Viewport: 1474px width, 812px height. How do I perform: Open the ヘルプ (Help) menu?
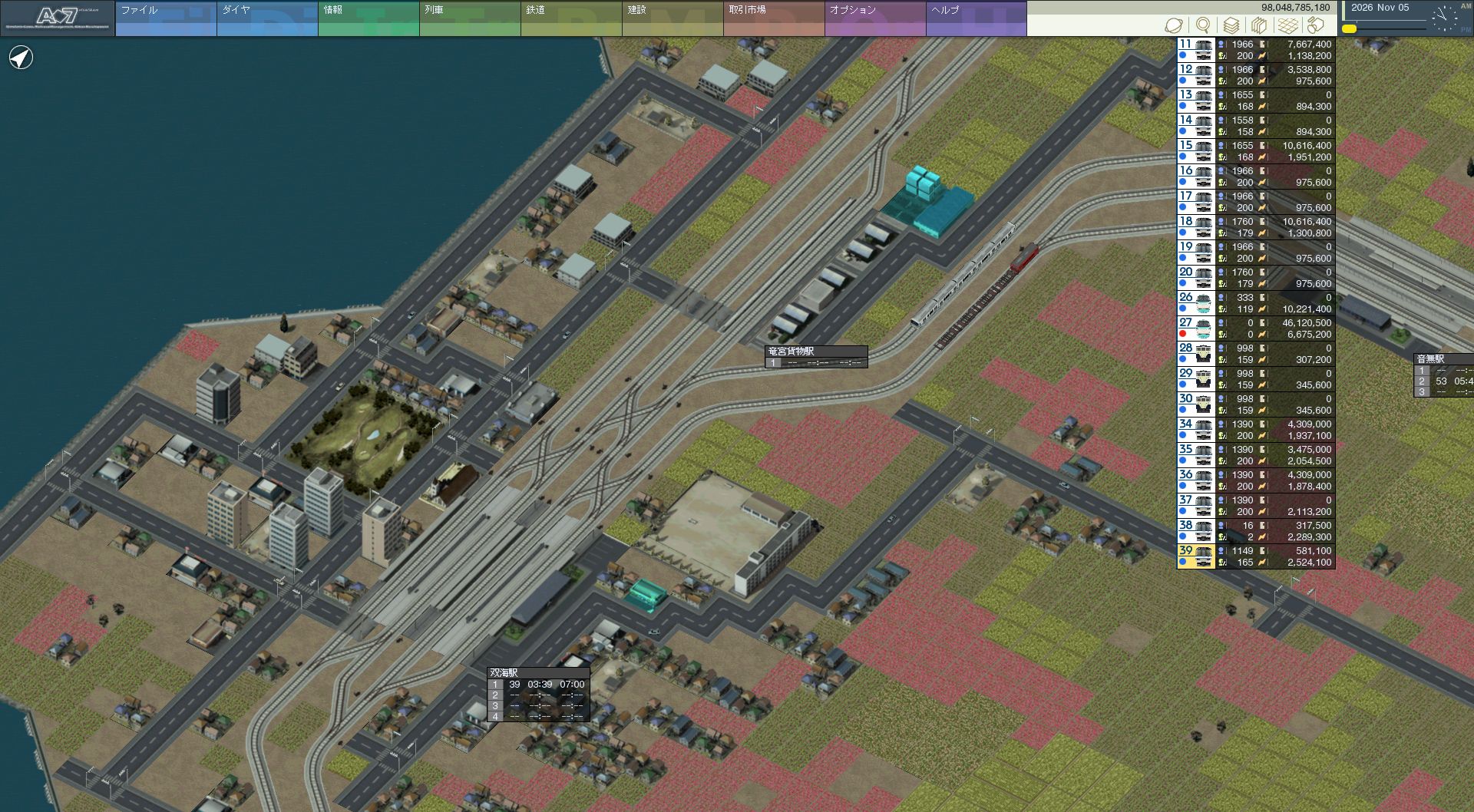point(976,18)
